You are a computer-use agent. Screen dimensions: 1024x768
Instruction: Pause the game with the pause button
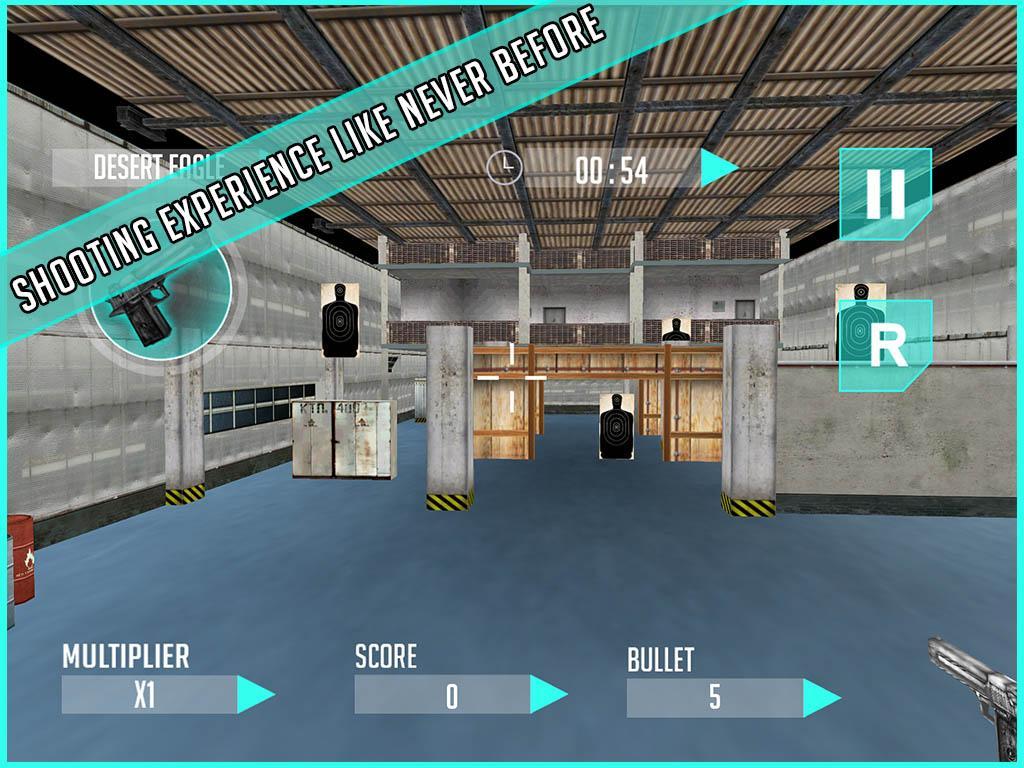point(885,194)
